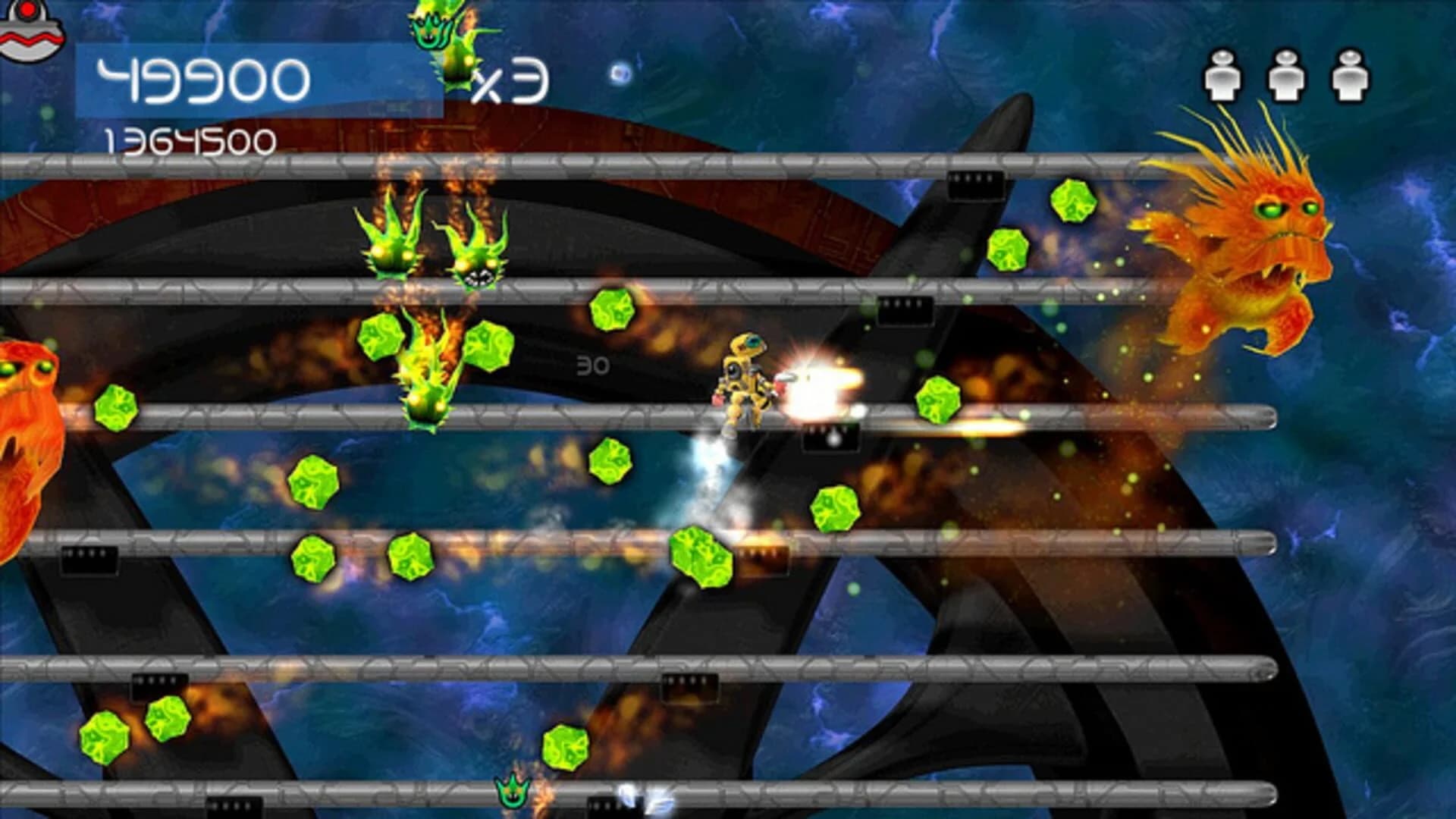Select the middle astronaut life icon
The height and width of the screenshot is (819, 1456).
click(1285, 76)
